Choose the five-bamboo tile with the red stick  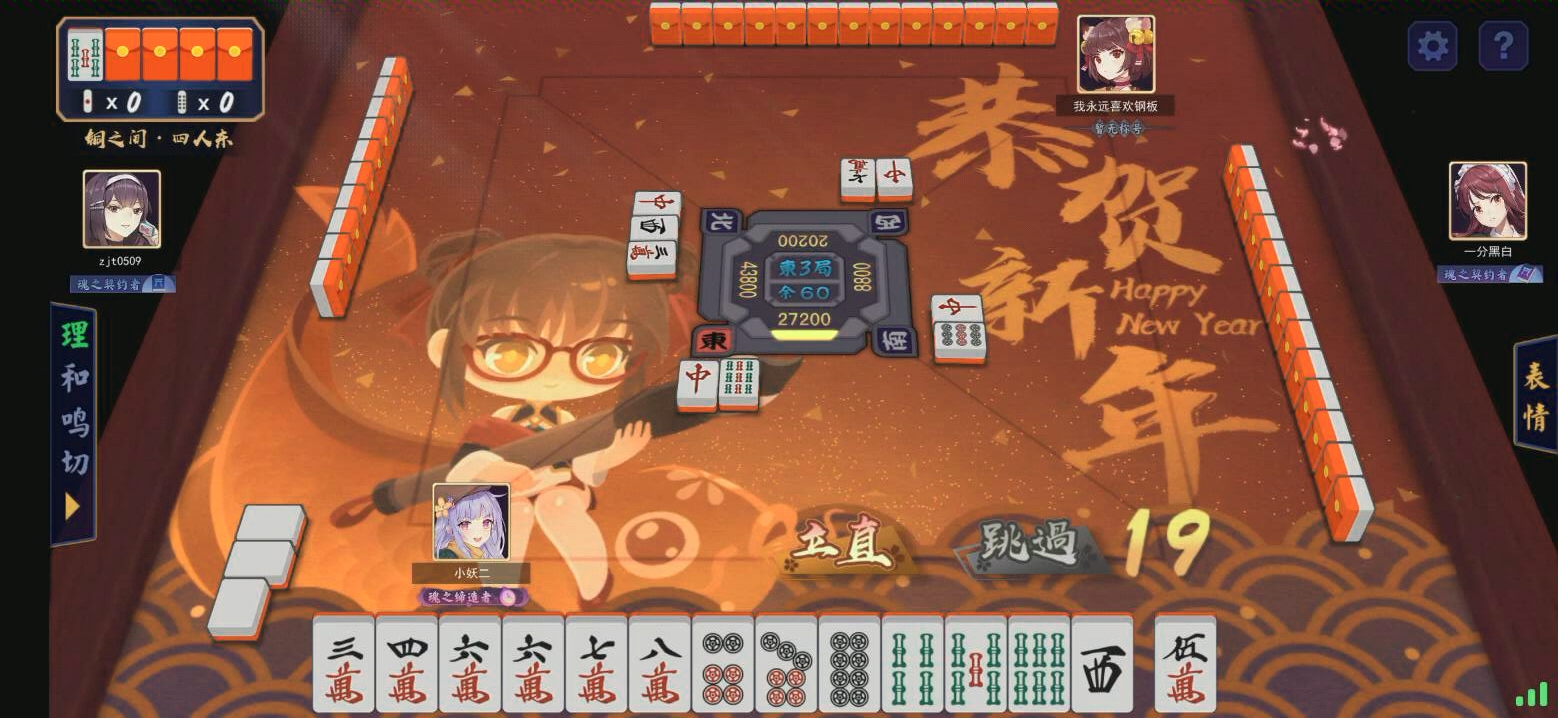point(975,664)
